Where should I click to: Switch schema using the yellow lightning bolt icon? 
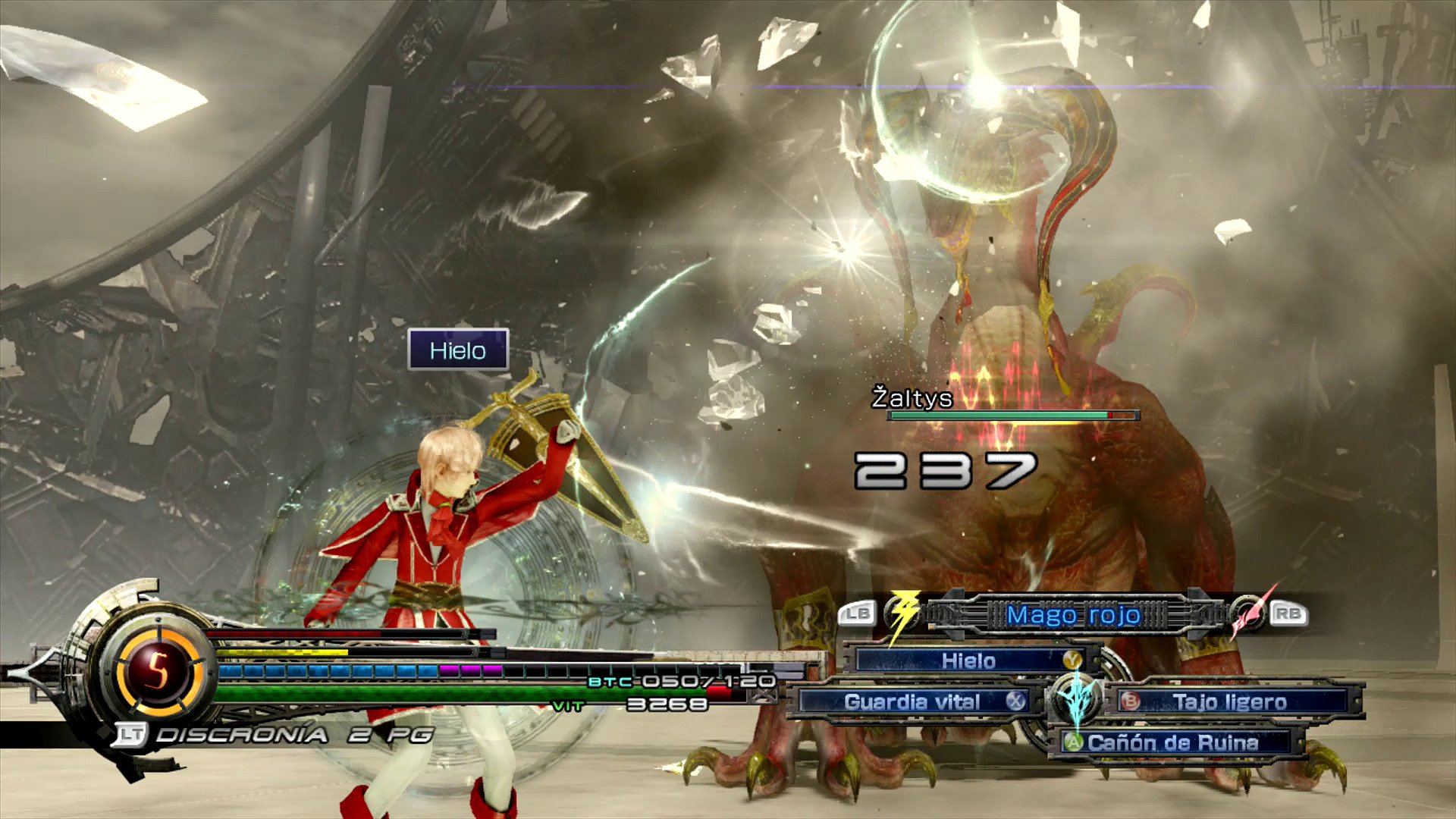coord(902,613)
